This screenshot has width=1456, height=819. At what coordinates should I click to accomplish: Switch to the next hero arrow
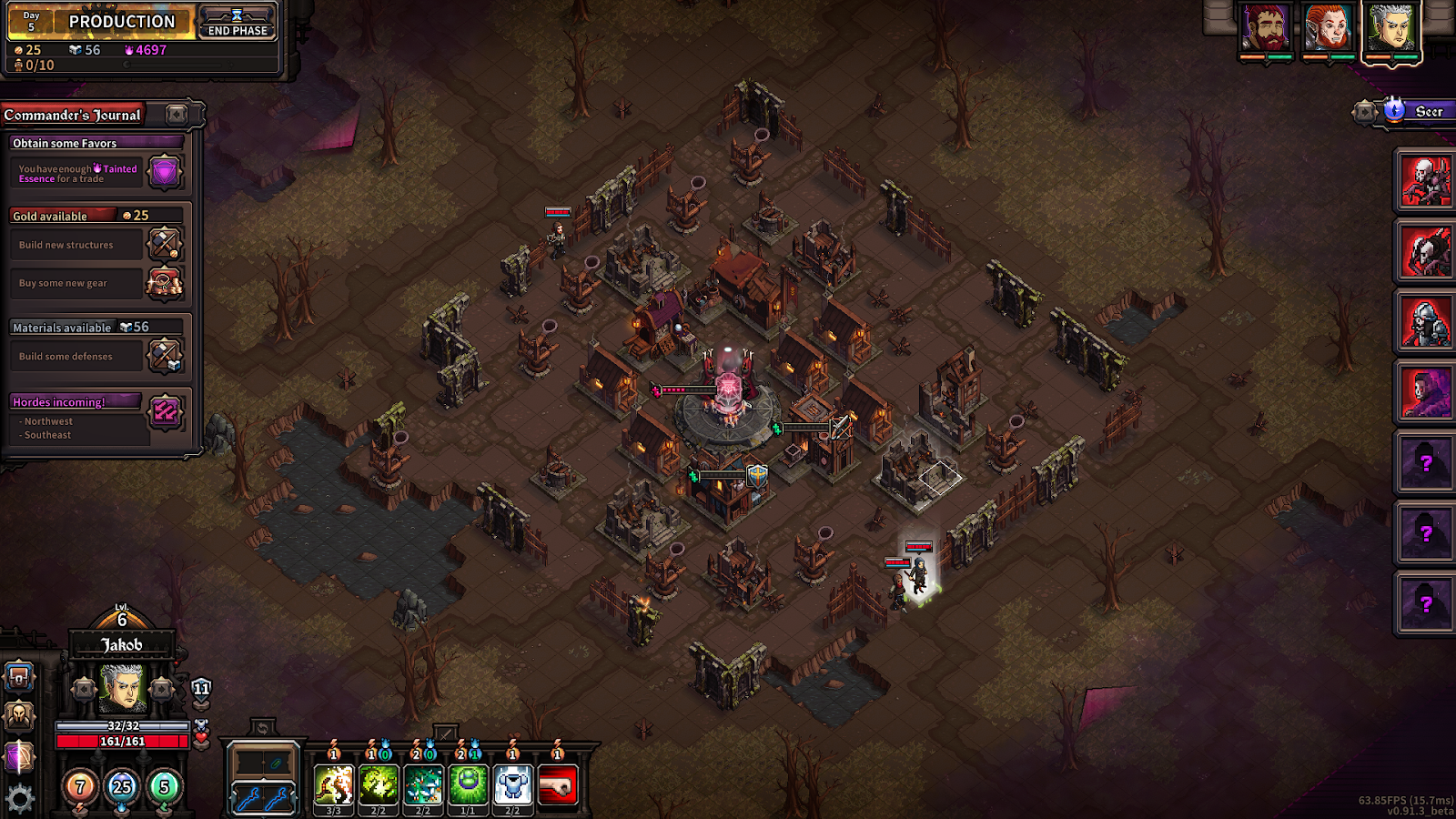tap(162, 689)
